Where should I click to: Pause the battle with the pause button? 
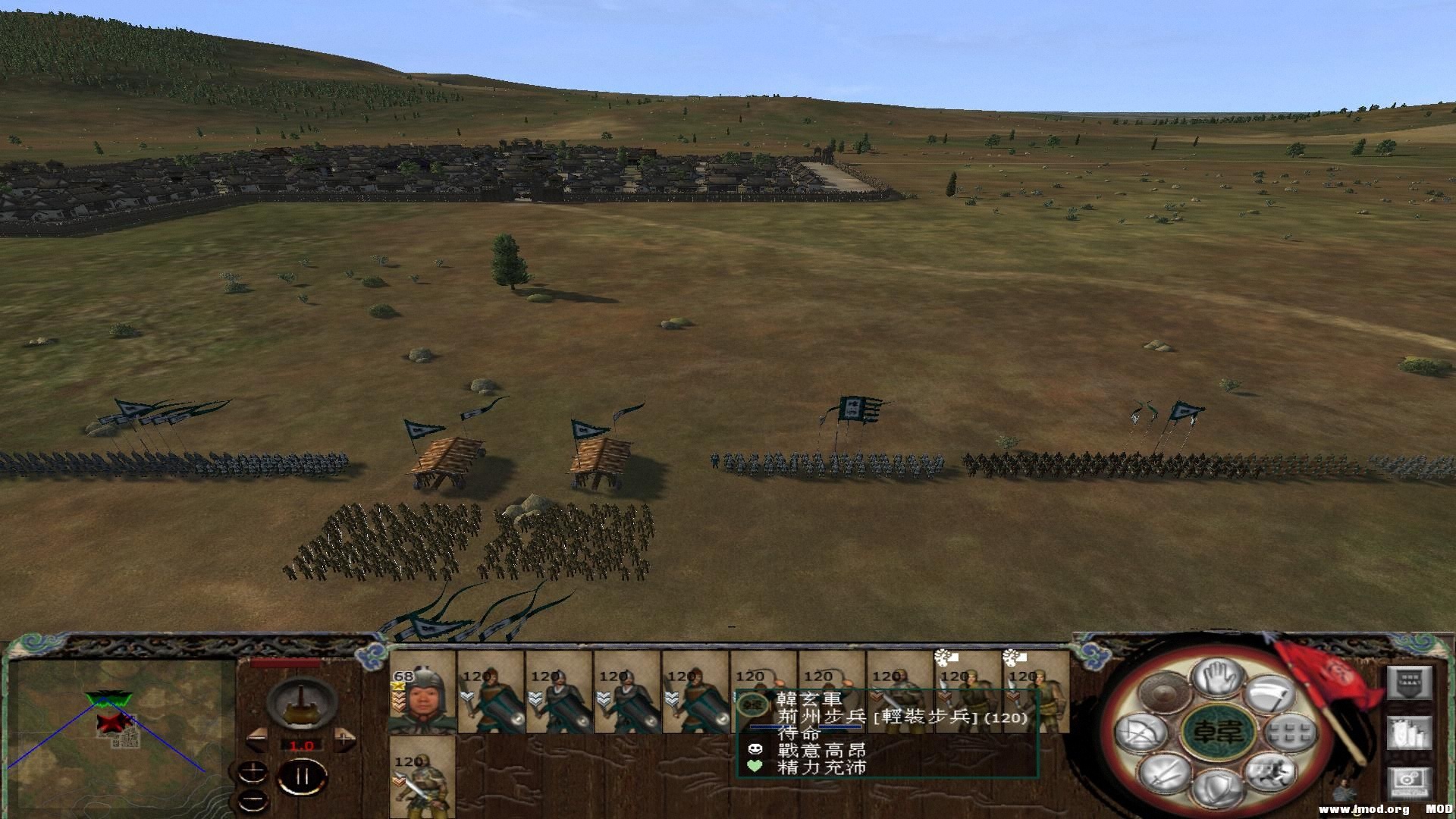click(302, 776)
